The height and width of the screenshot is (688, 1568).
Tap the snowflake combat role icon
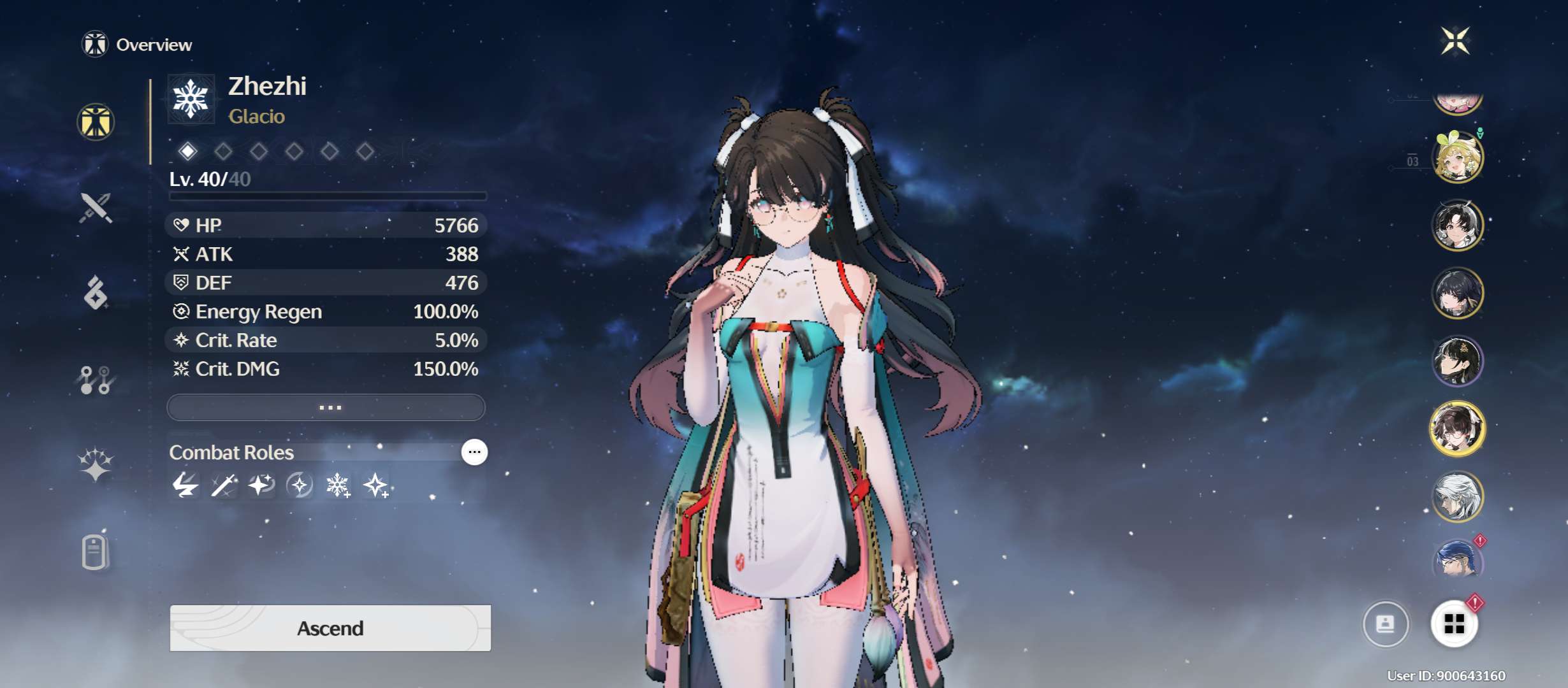337,486
